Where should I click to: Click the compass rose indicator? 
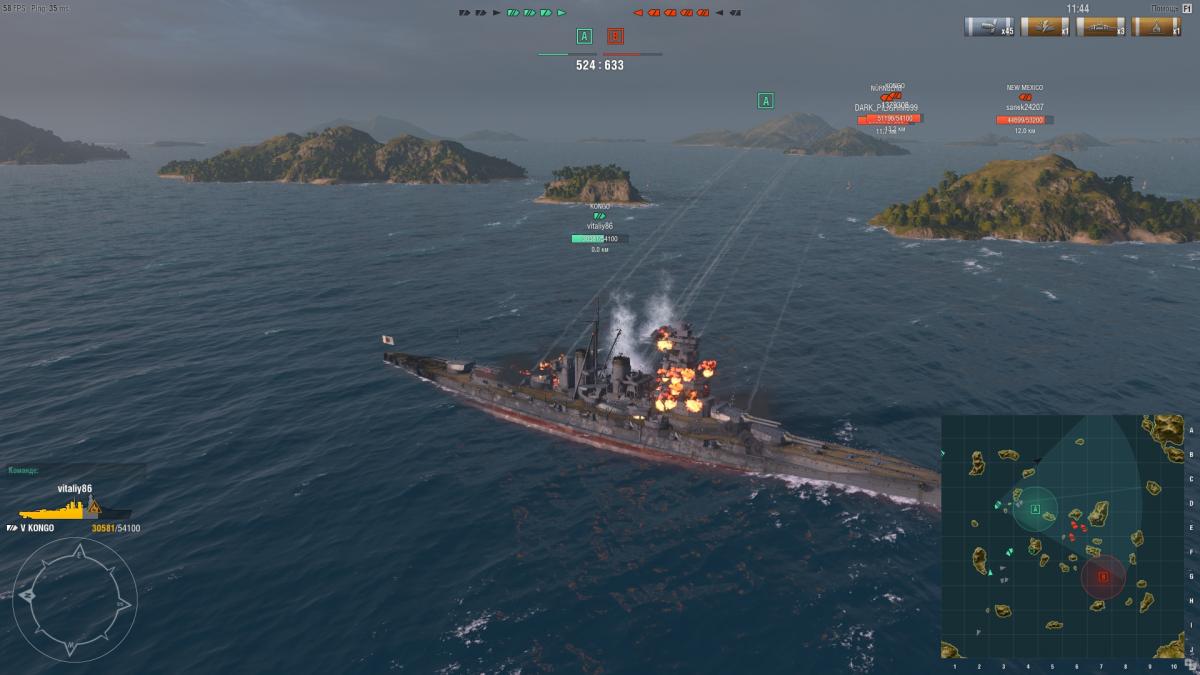[74, 596]
